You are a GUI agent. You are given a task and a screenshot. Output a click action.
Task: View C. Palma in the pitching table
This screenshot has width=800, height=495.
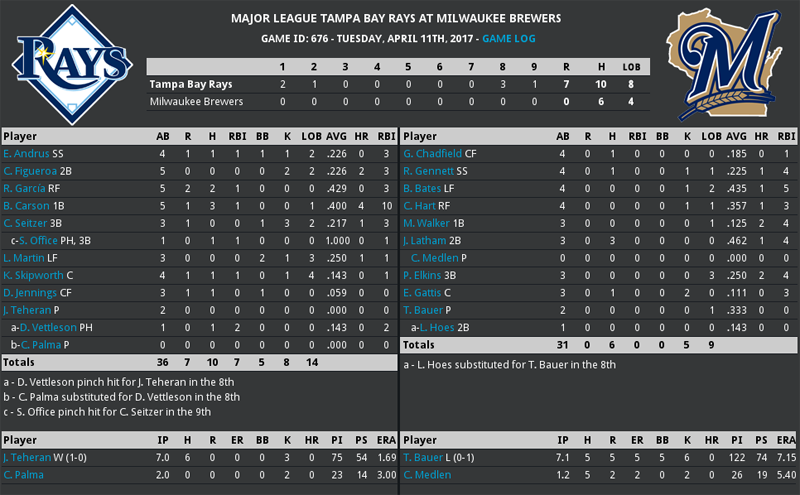tap(23, 475)
